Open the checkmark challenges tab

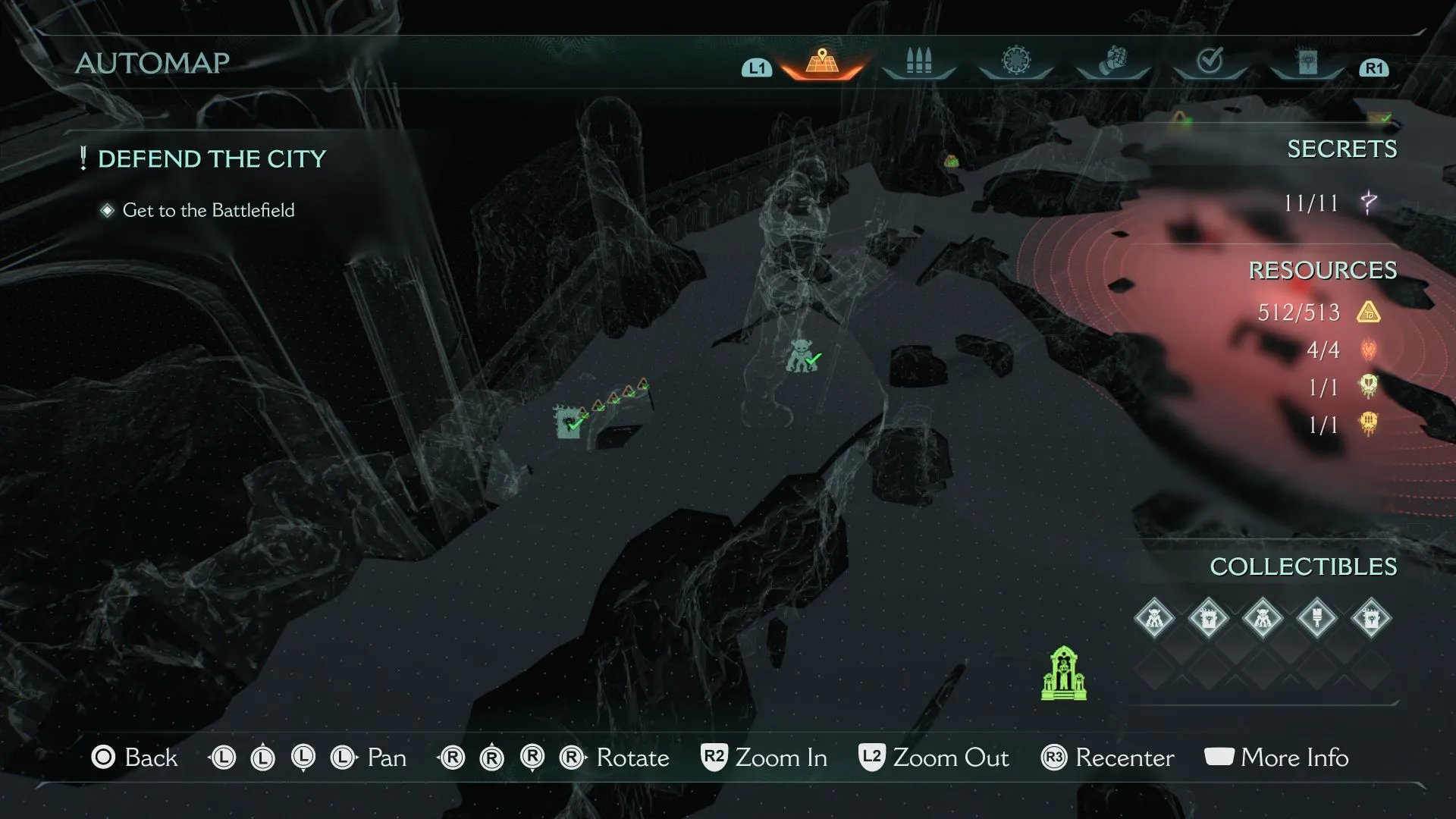point(1210,61)
